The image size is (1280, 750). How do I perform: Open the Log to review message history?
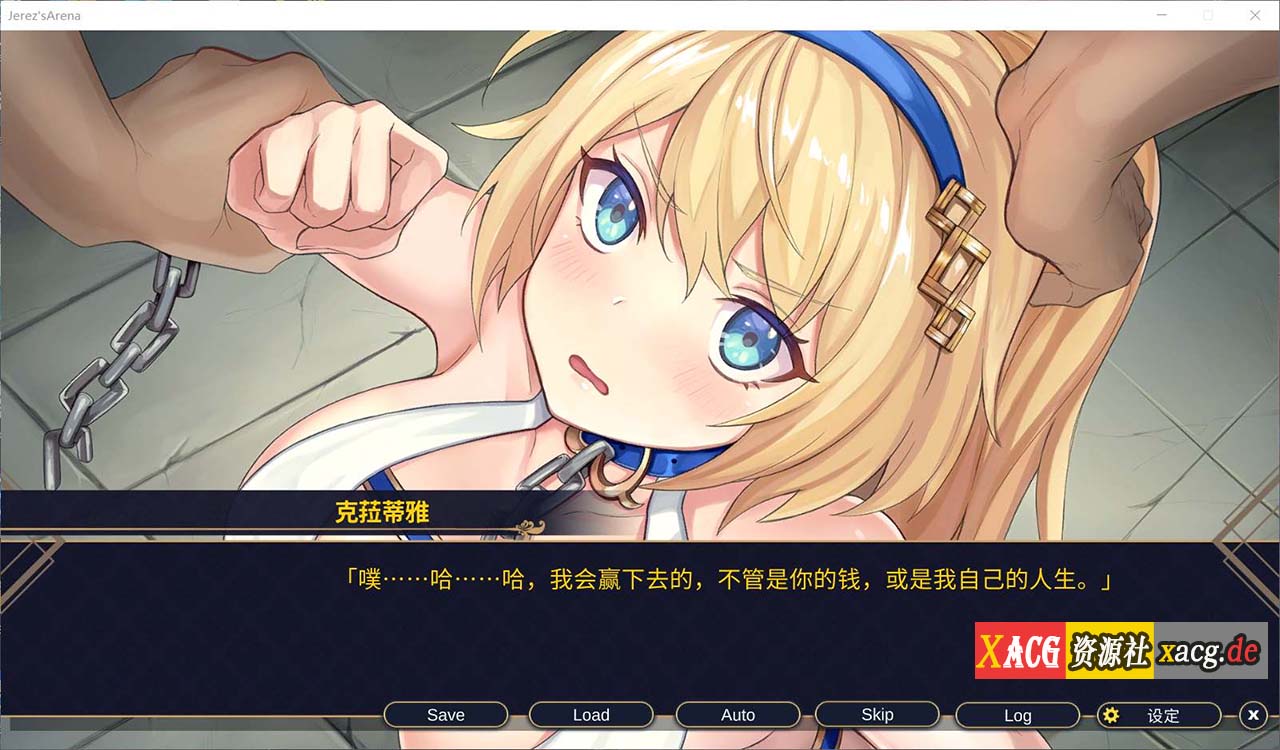click(x=1017, y=714)
